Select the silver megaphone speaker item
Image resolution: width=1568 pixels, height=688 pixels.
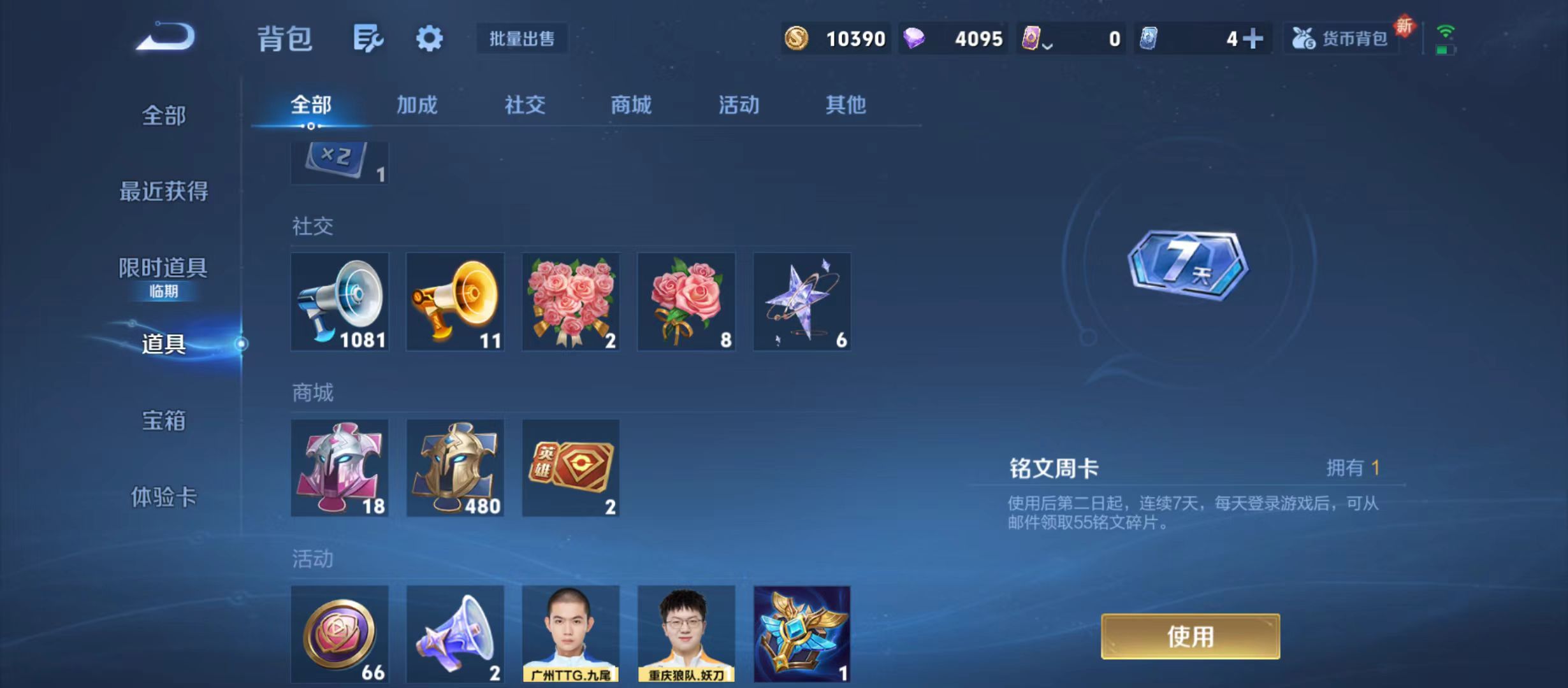click(x=340, y=301)
